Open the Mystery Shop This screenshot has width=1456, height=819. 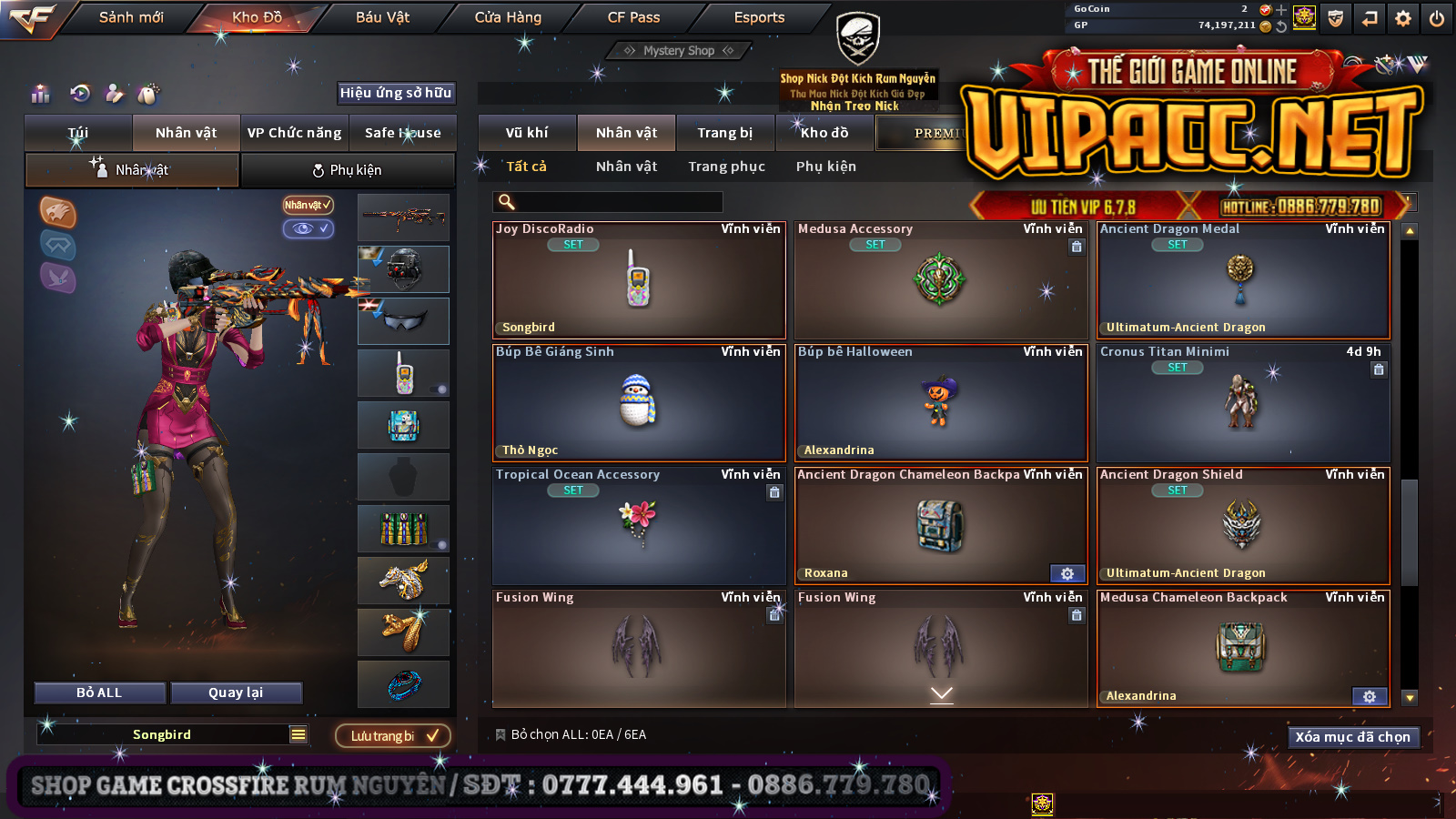point(679,51)
